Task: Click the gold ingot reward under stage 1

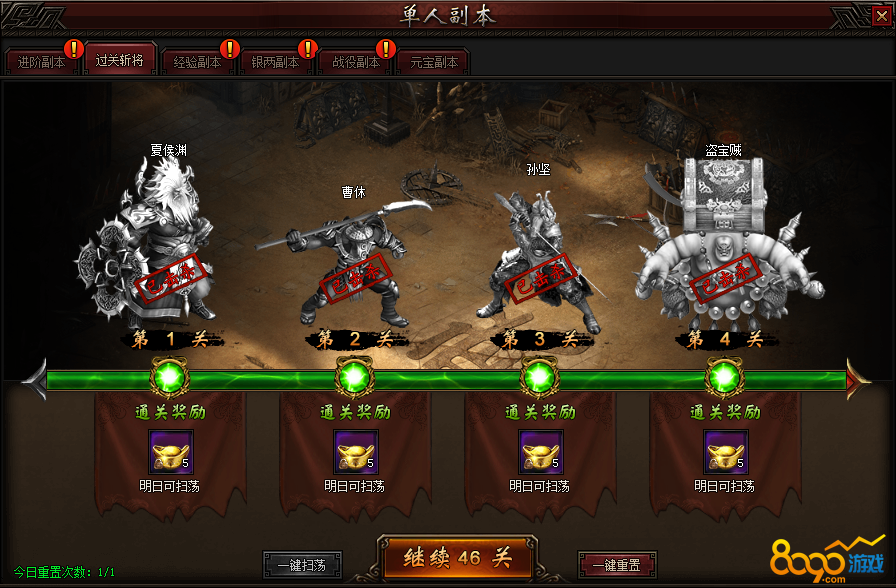Action: [170, 452]
